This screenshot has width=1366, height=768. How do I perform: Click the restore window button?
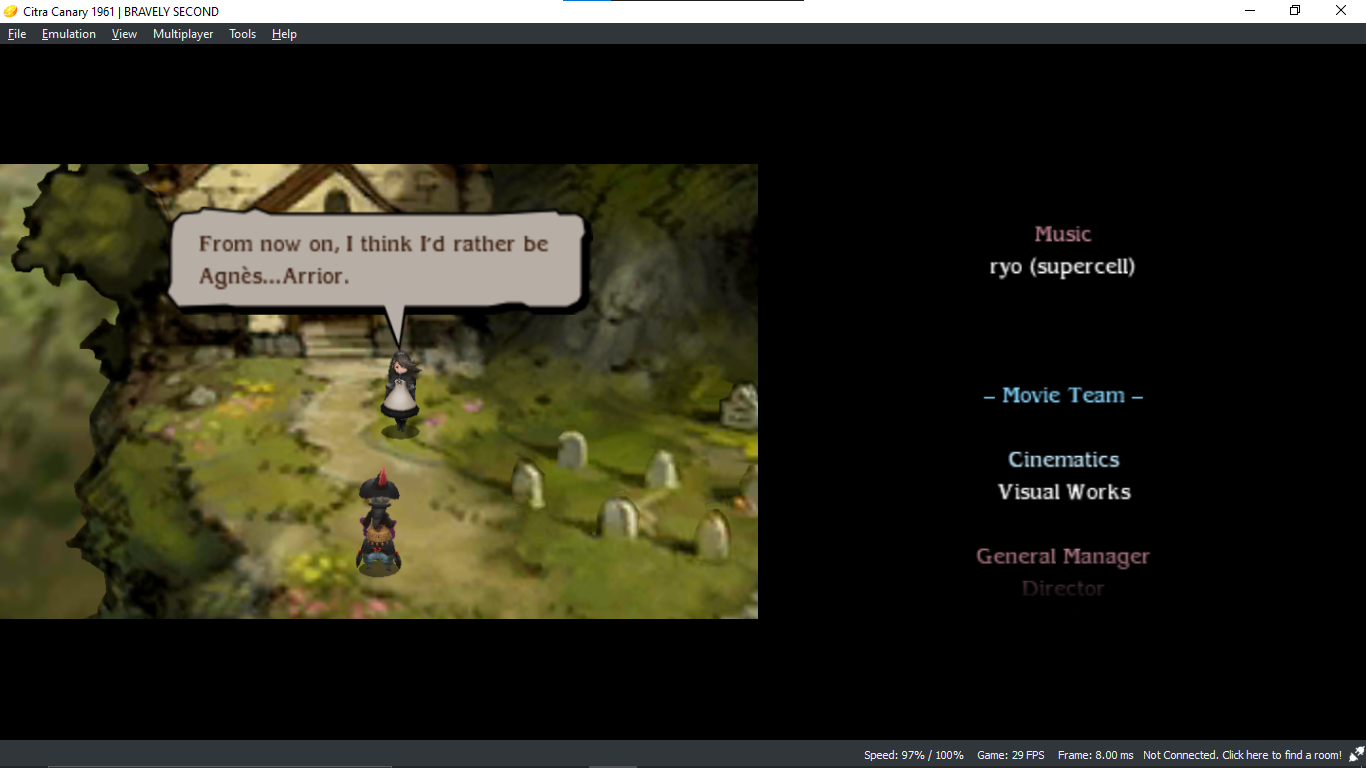(1294, 10)
